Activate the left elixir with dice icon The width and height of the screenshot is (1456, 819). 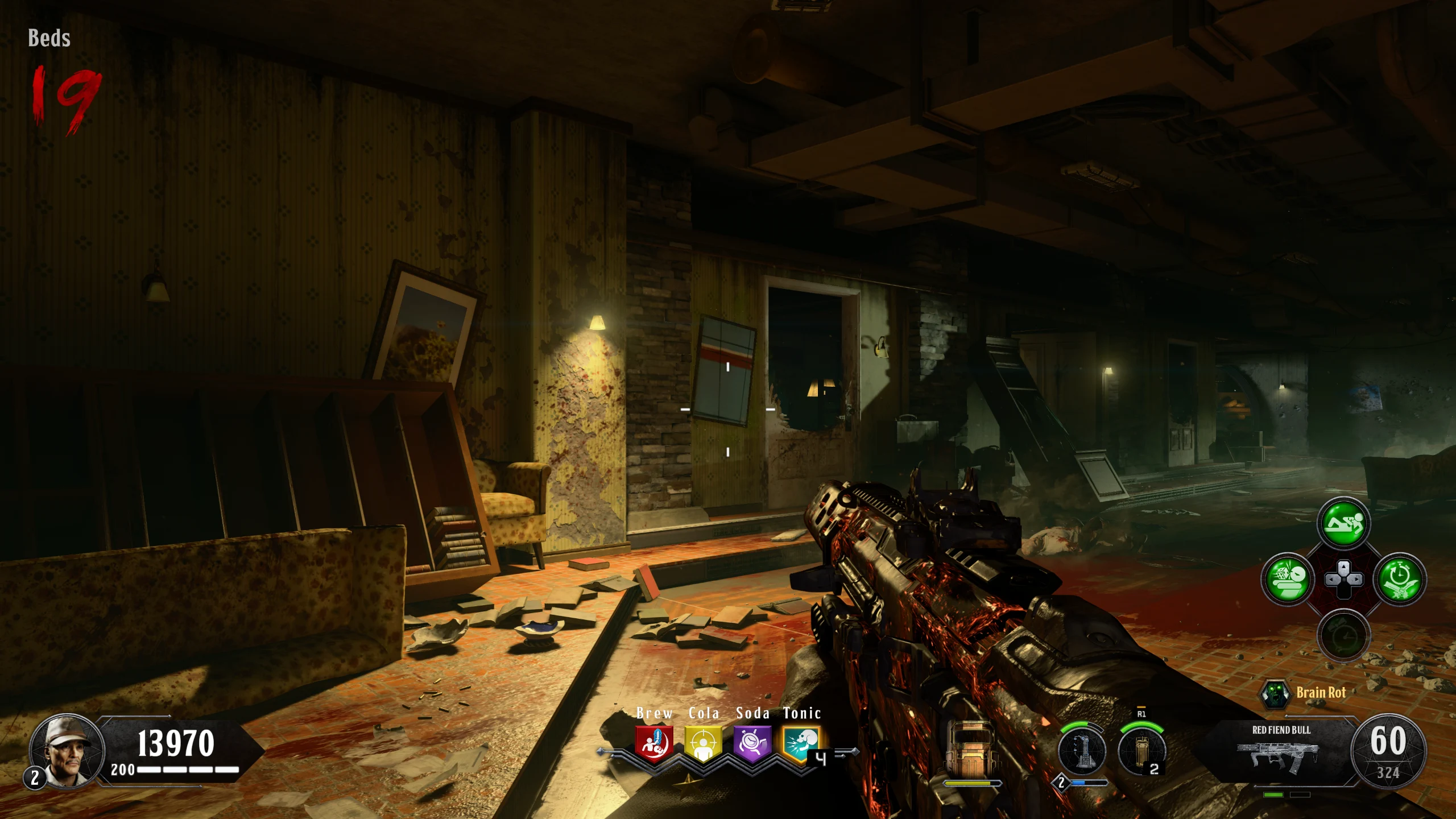(1288, 580)
